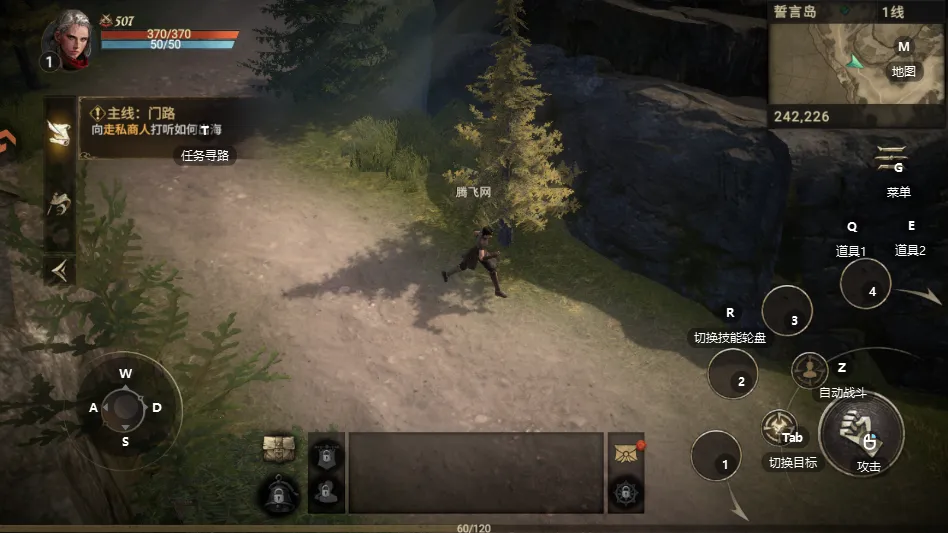Open the inventory bag chest icon

(278, 449)
